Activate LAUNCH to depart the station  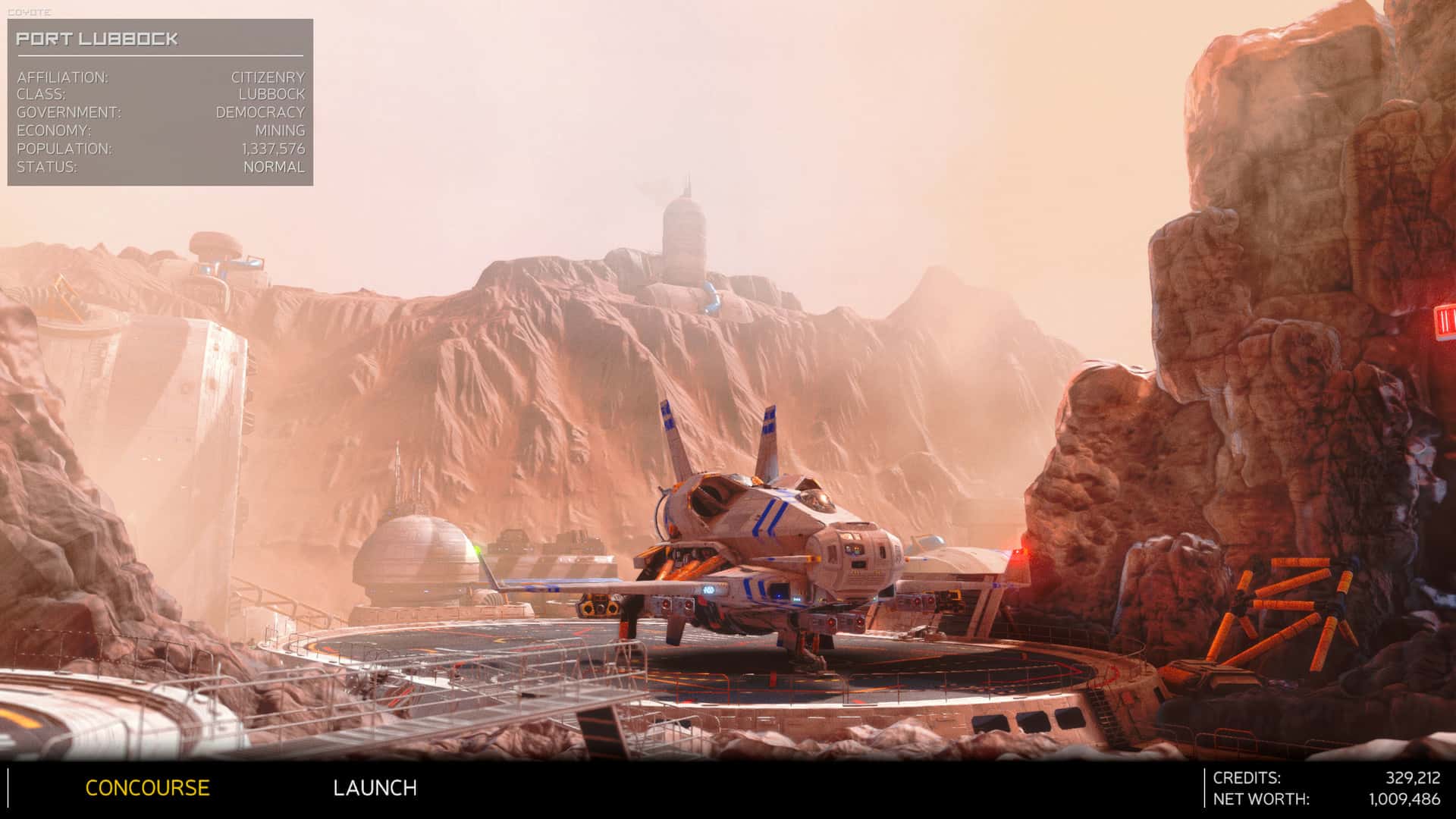tap(375, 788)
